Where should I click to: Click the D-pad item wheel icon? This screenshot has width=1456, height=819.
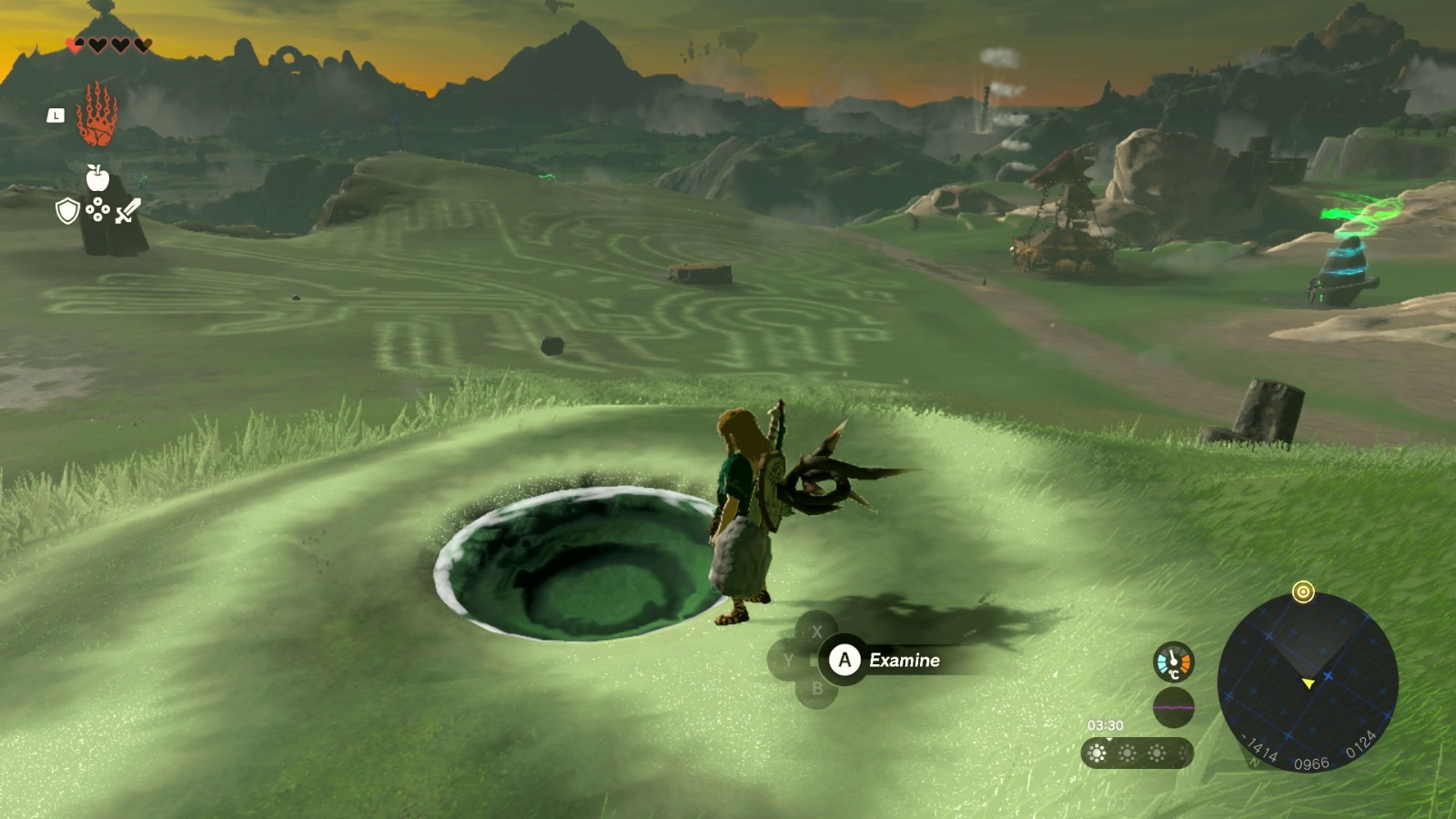98,209
